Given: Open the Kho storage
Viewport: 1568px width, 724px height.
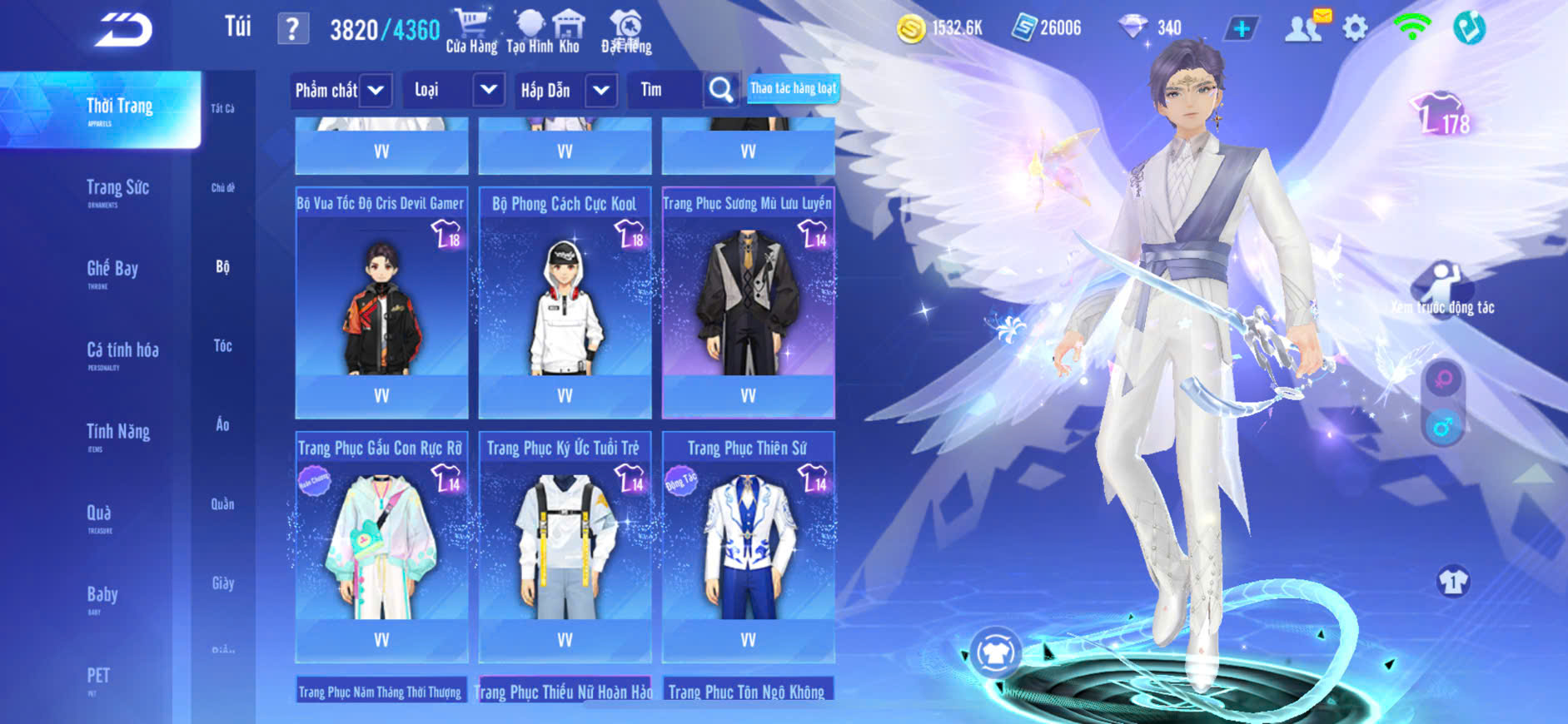Looking at the screenshot, I should tap(570, 32).
